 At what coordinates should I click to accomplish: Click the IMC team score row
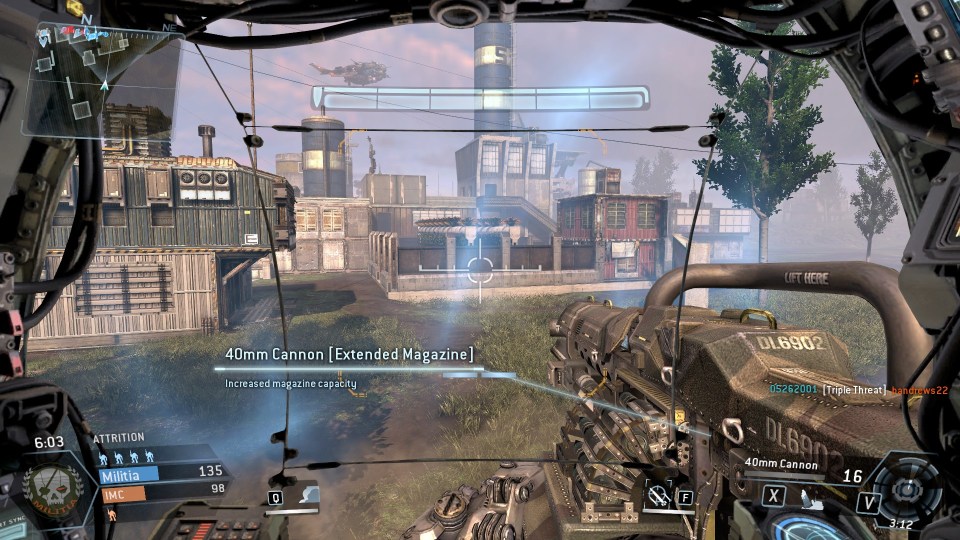click(x=160, y=491)
